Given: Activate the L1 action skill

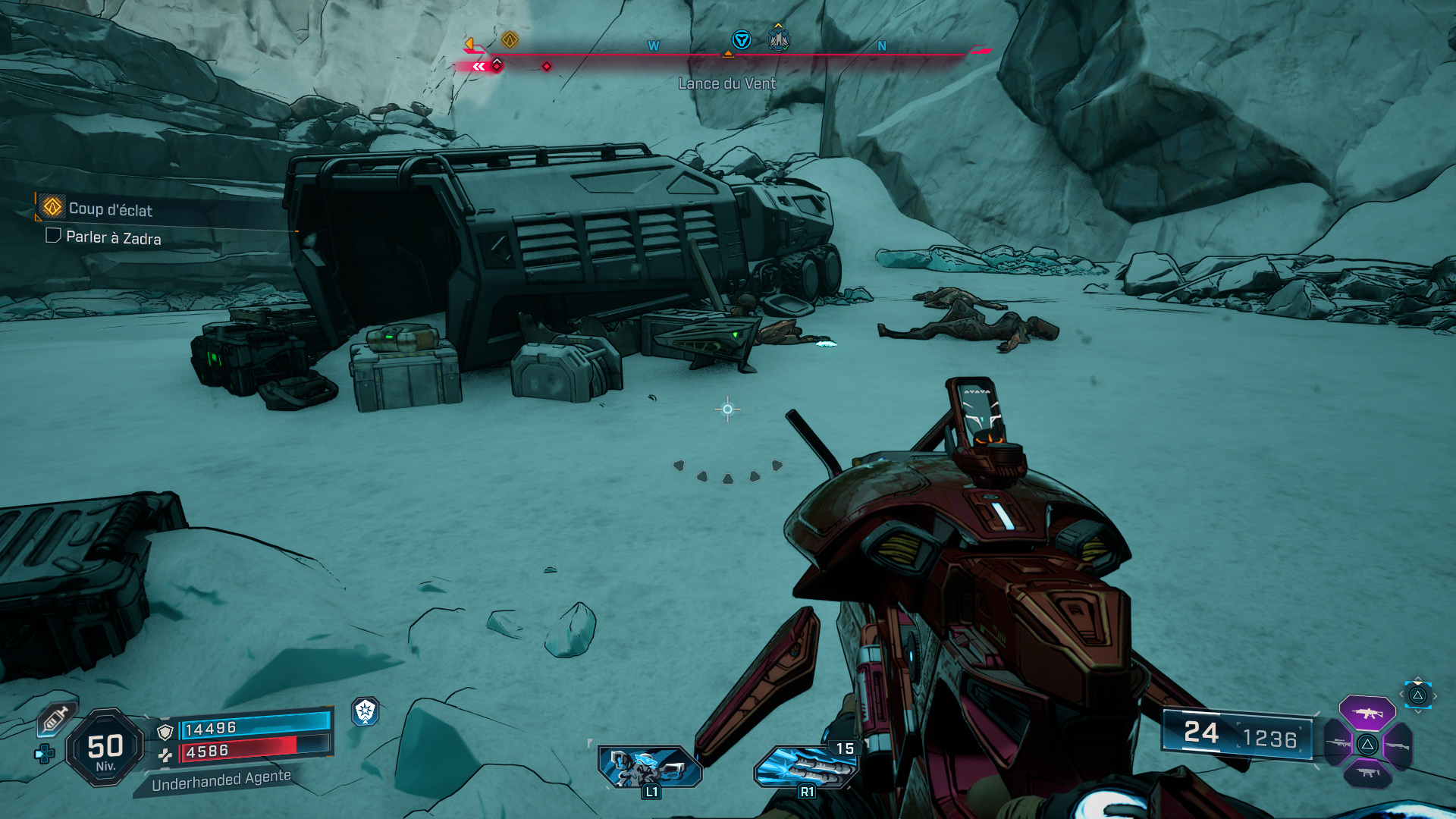Looking at the screenshot, I should [x=650, y=767].
